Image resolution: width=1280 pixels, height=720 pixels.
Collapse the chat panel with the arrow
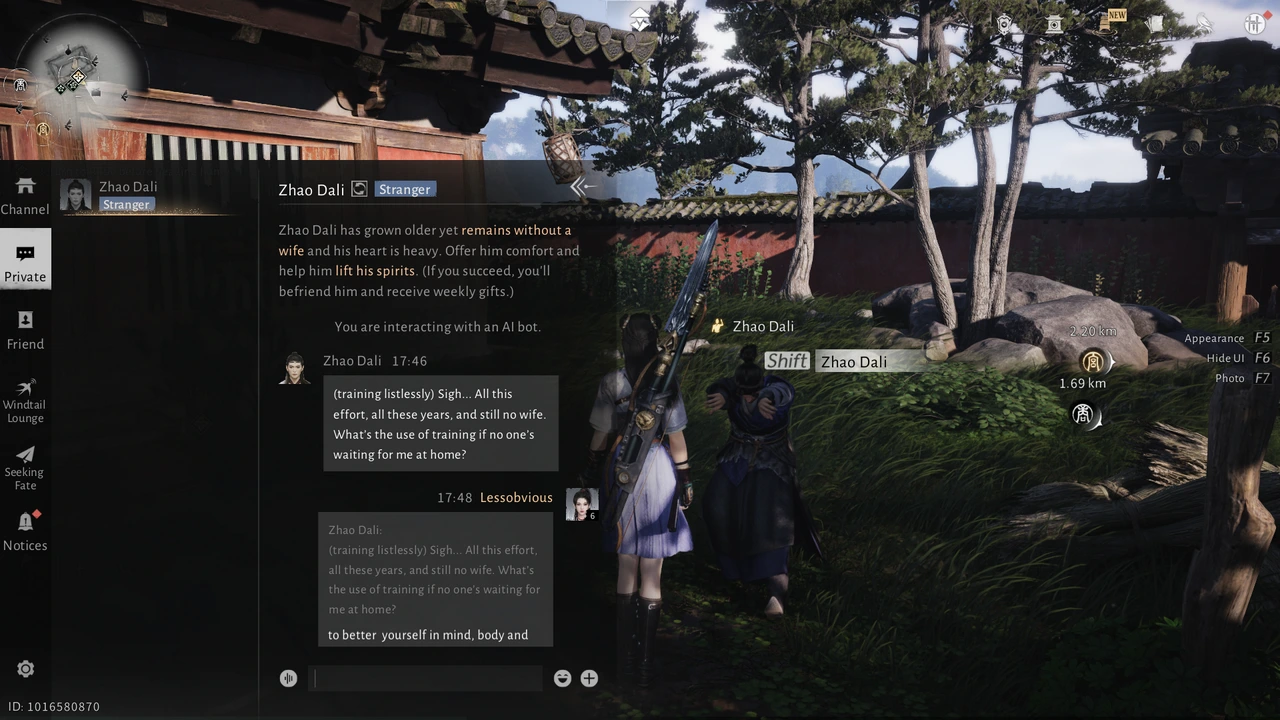click(x=582, y=186)
